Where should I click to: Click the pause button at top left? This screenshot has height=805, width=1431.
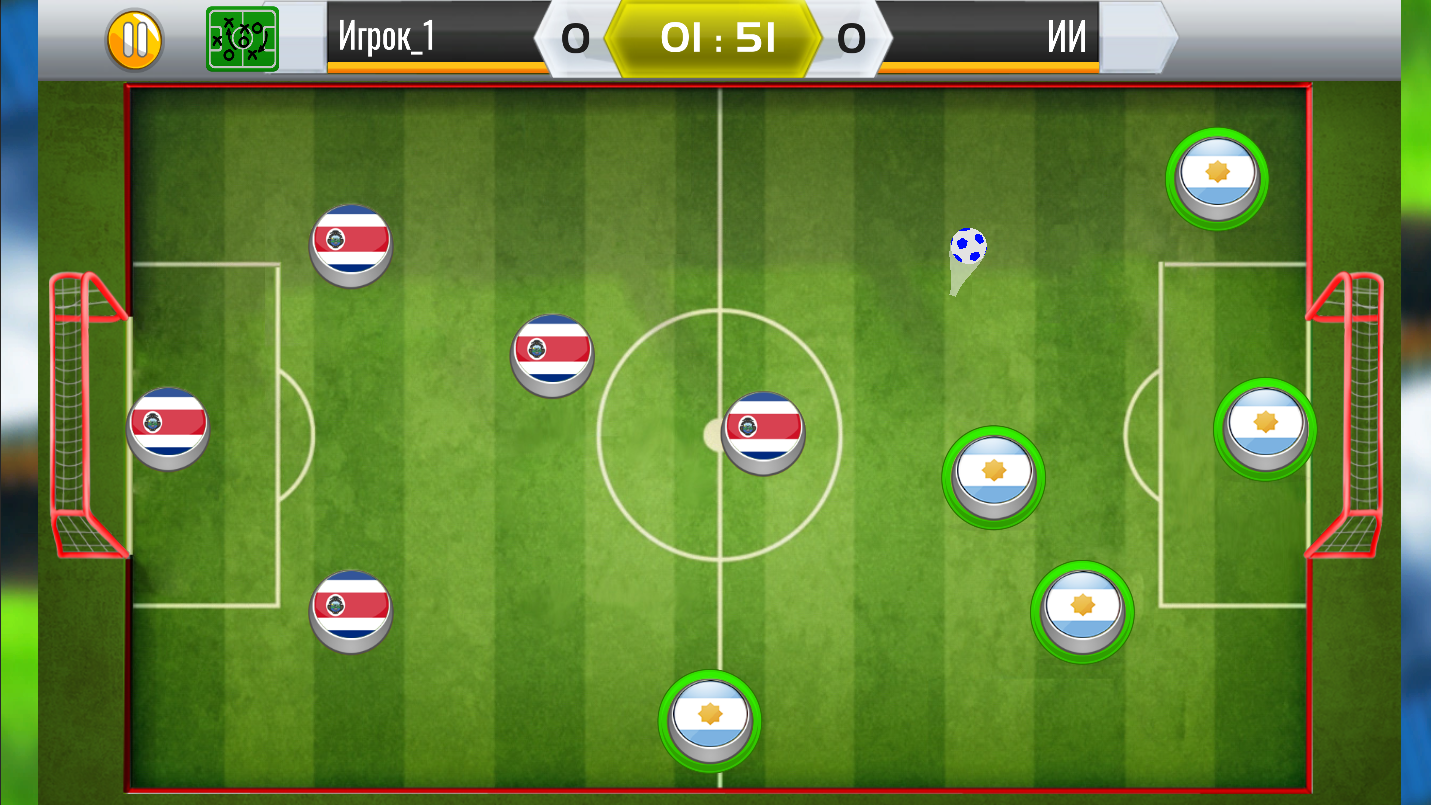point(136,41)
